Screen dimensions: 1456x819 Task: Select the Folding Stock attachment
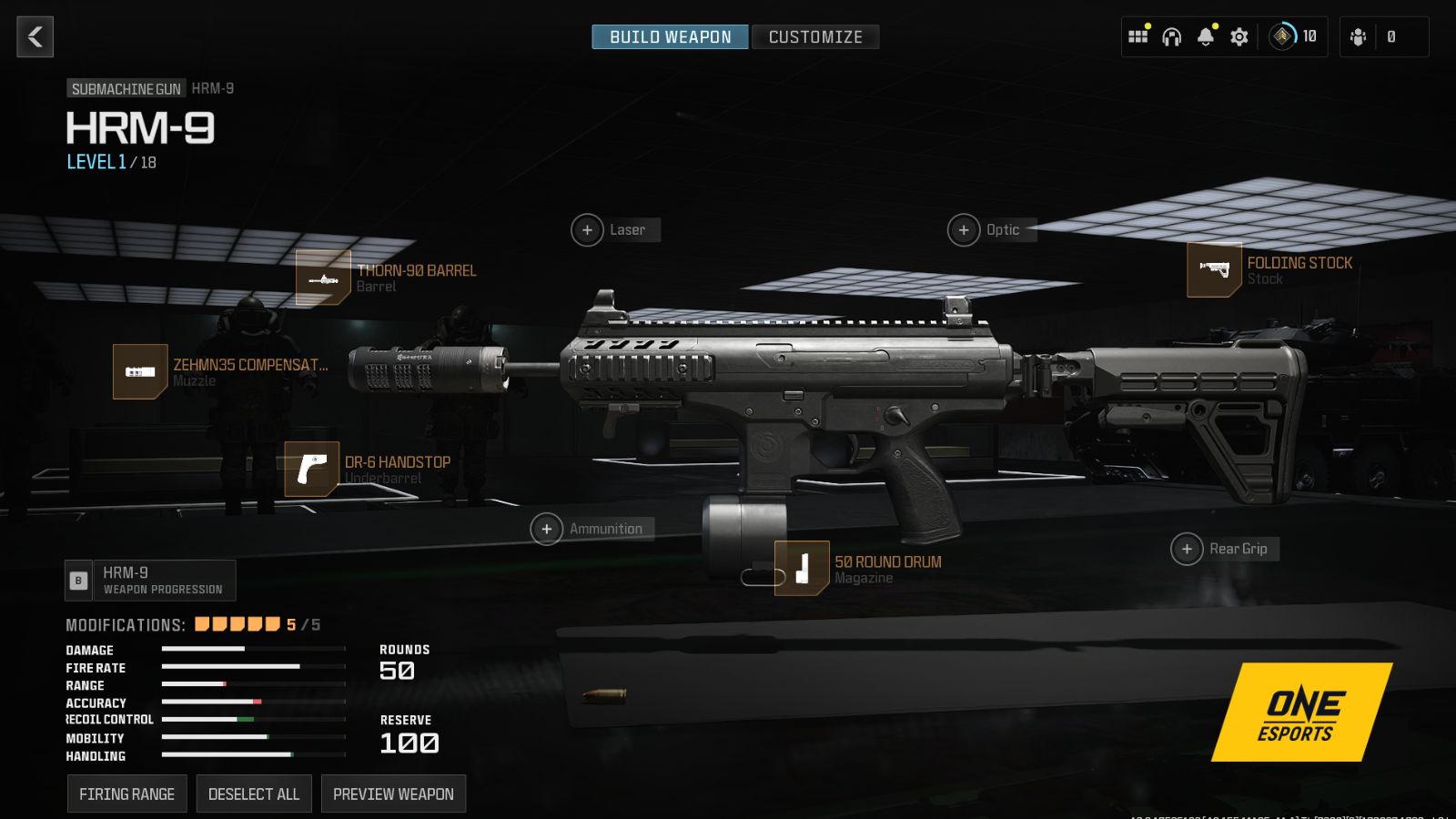pos(1214,270)
